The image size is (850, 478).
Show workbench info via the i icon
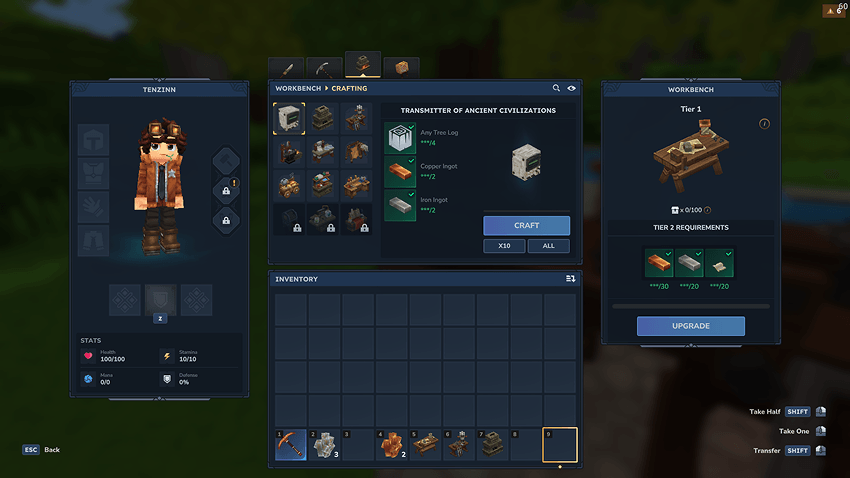pyautogui.click(x=764, y=124)
